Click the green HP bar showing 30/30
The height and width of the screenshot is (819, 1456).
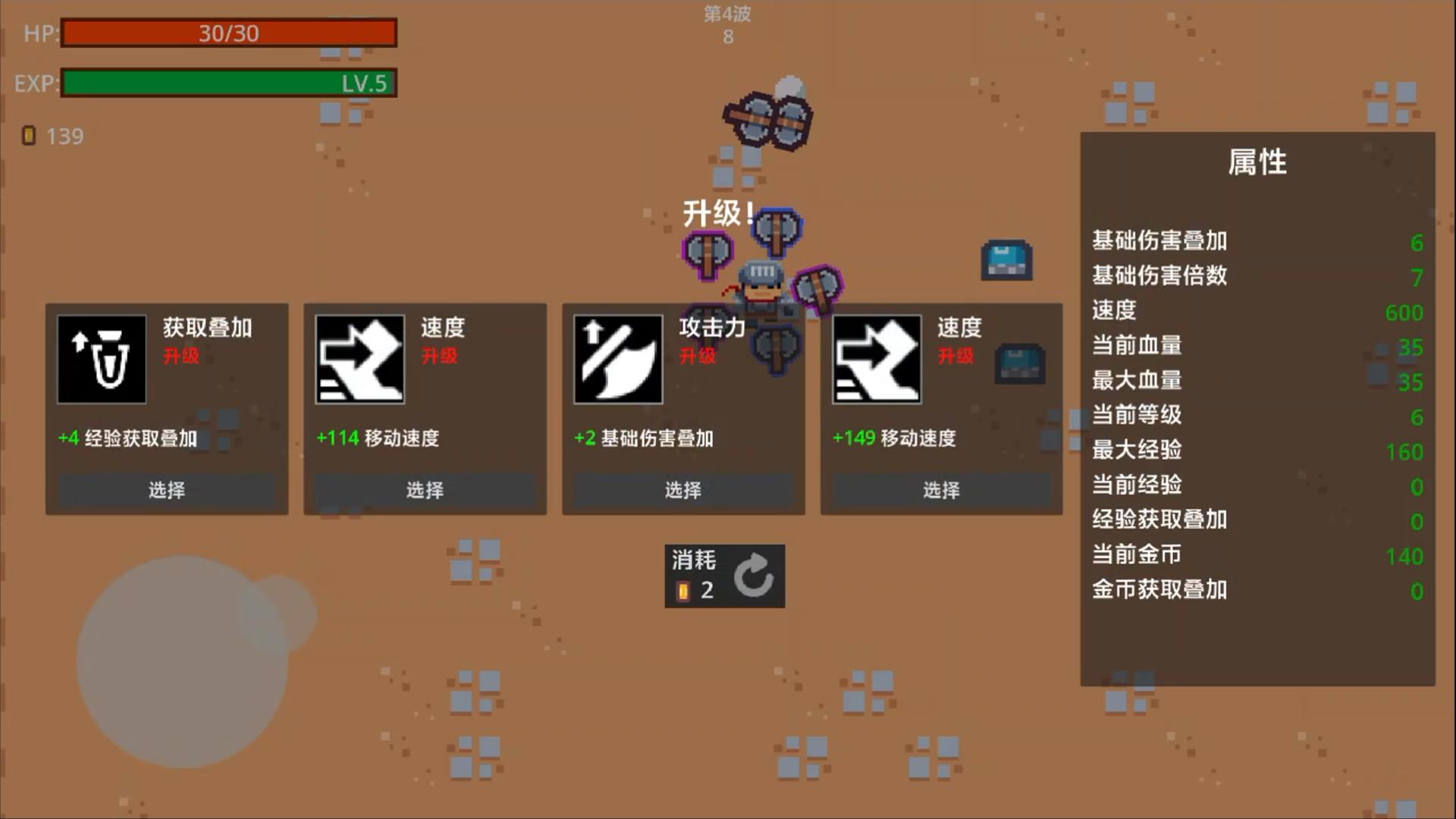(x=227, y=33)
